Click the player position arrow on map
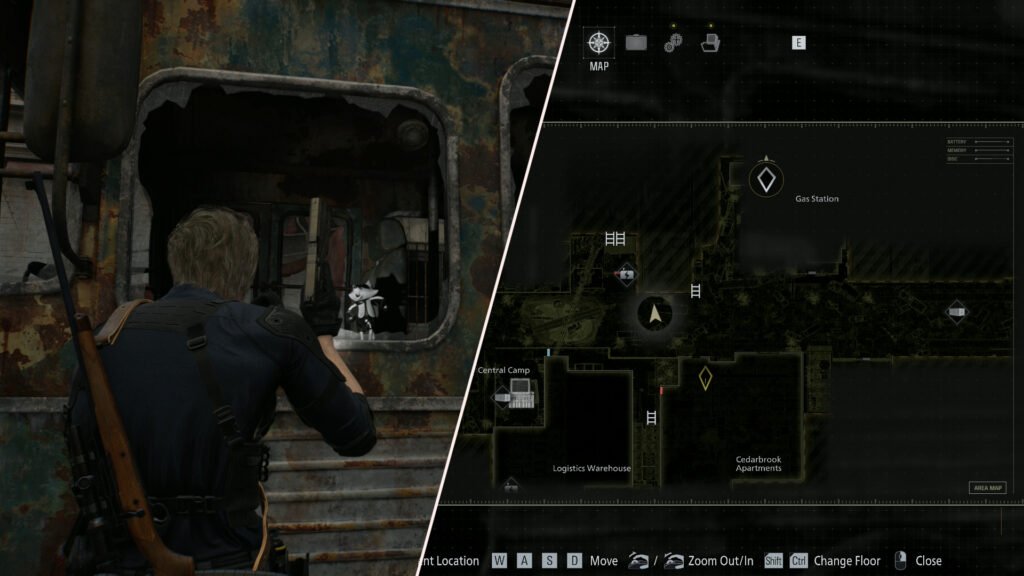The height and width of the screenshot is (576, 1024). (655, 314)
